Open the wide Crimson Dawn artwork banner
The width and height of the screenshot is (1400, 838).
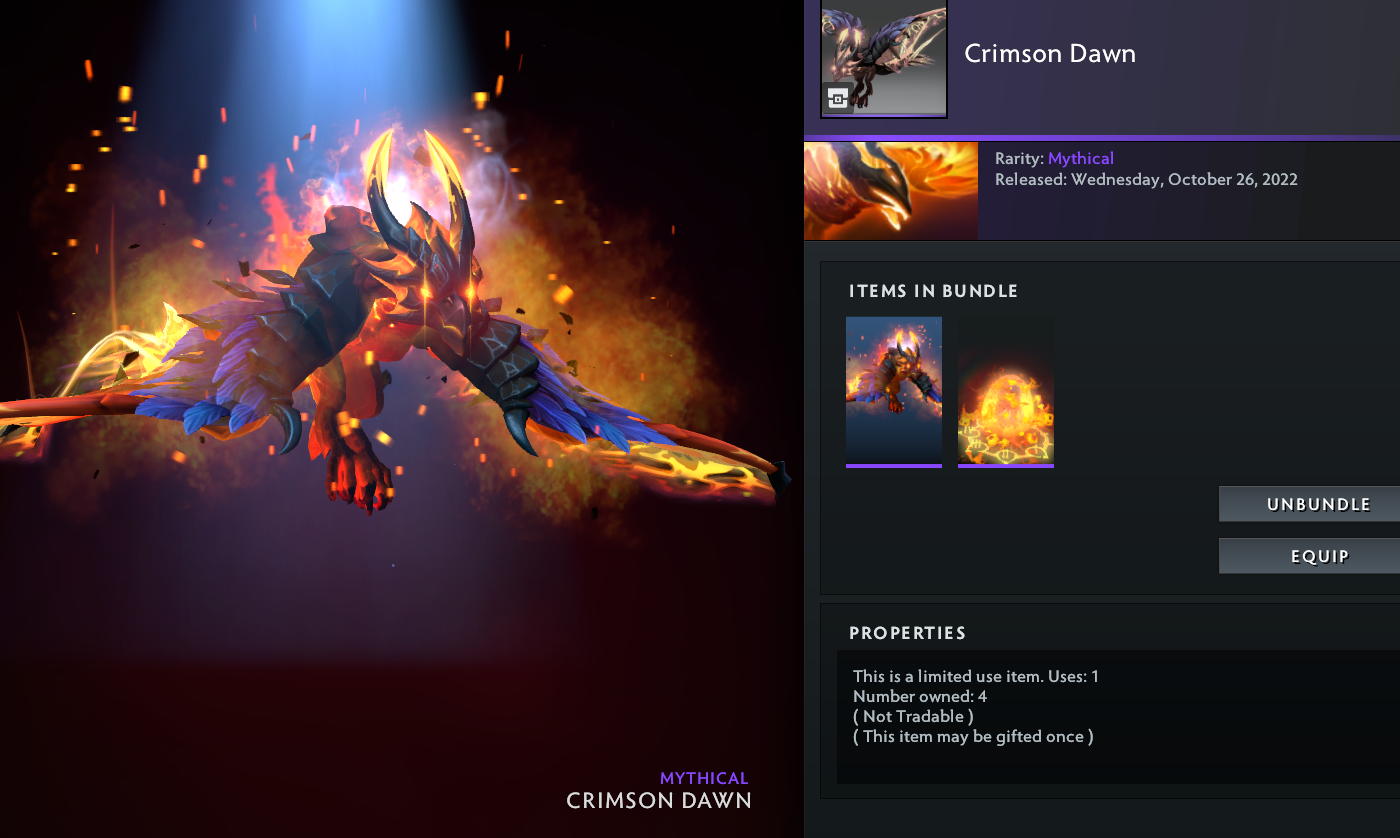coord(891,190)
